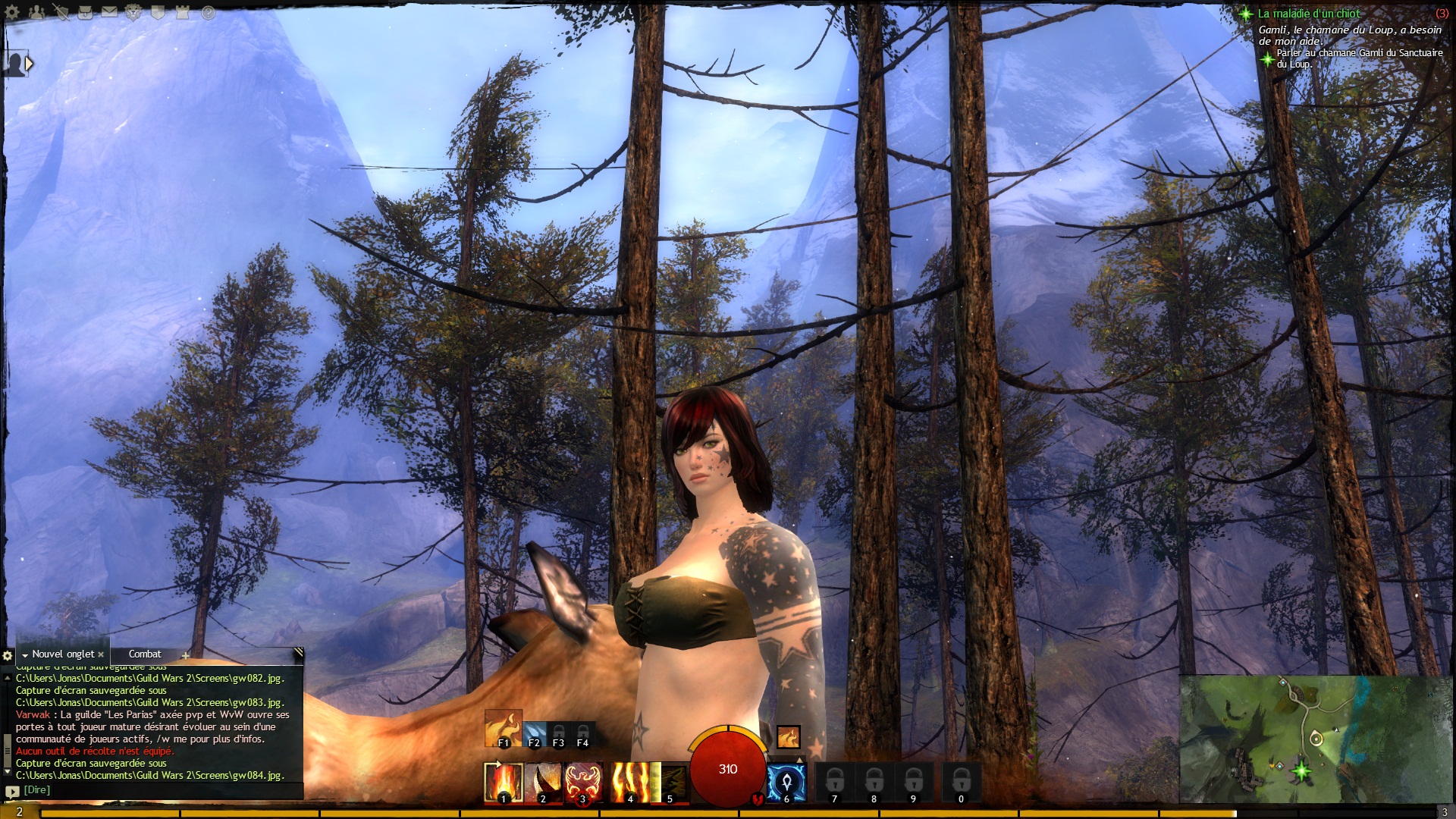Switch to the Combat chat tab

click(145, 654)
